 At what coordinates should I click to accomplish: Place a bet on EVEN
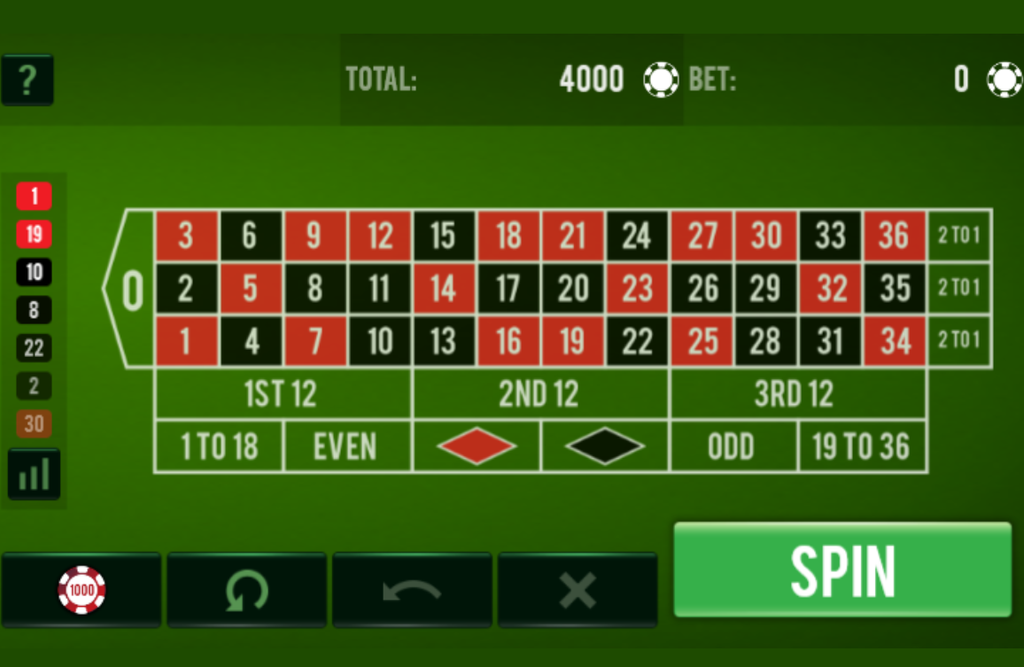click(347, 446)
